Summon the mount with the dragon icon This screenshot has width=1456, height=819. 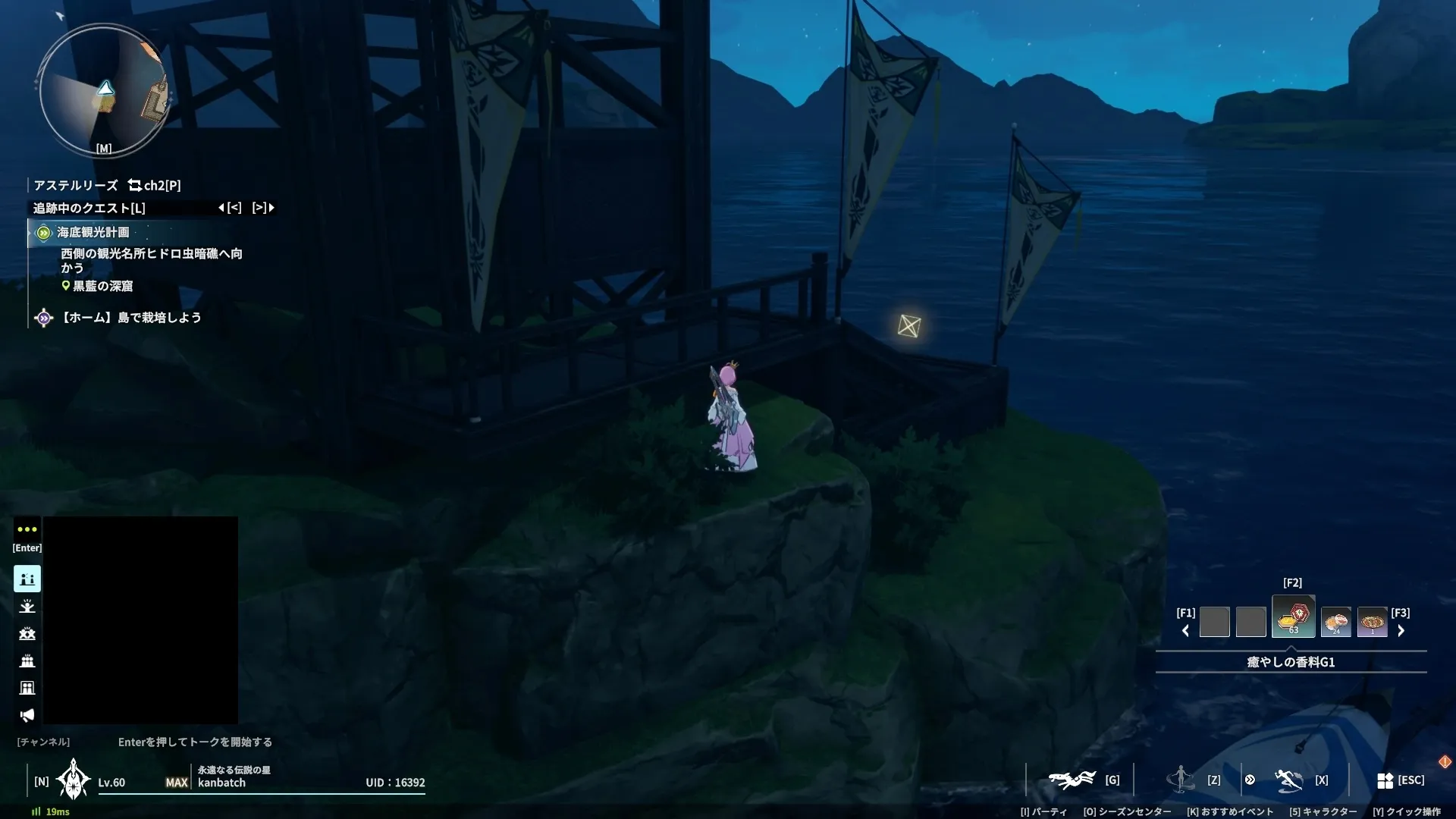pyautogui.click(x=1072, y=780)
